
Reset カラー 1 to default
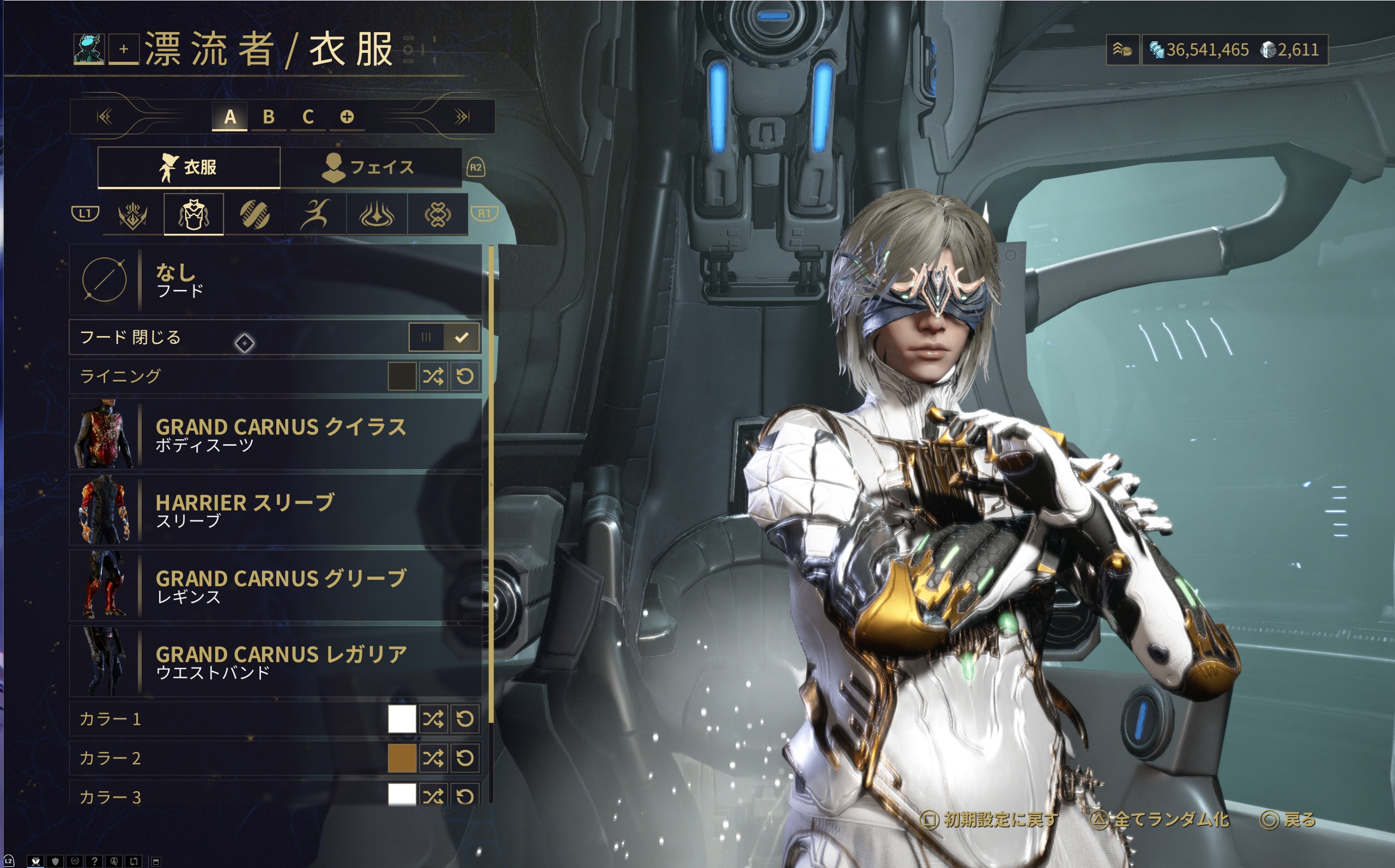[x=465, y=719]
